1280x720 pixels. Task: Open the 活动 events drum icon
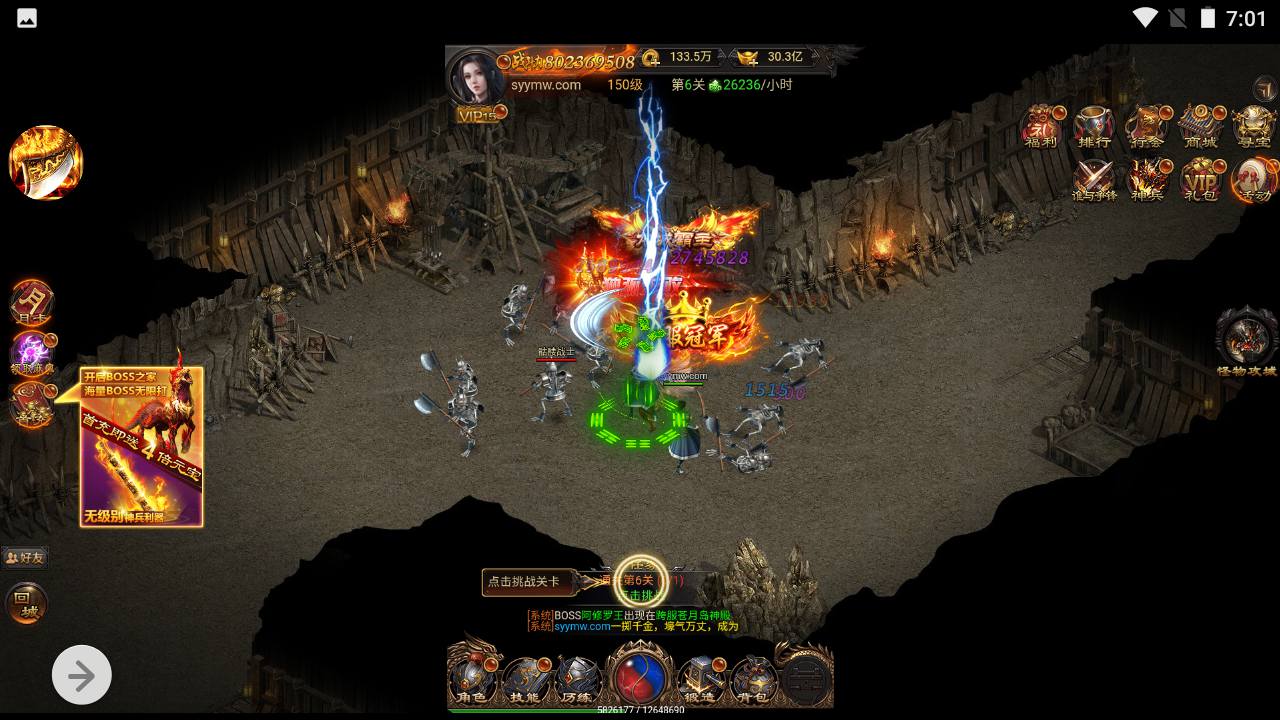tap(1252, 181)
